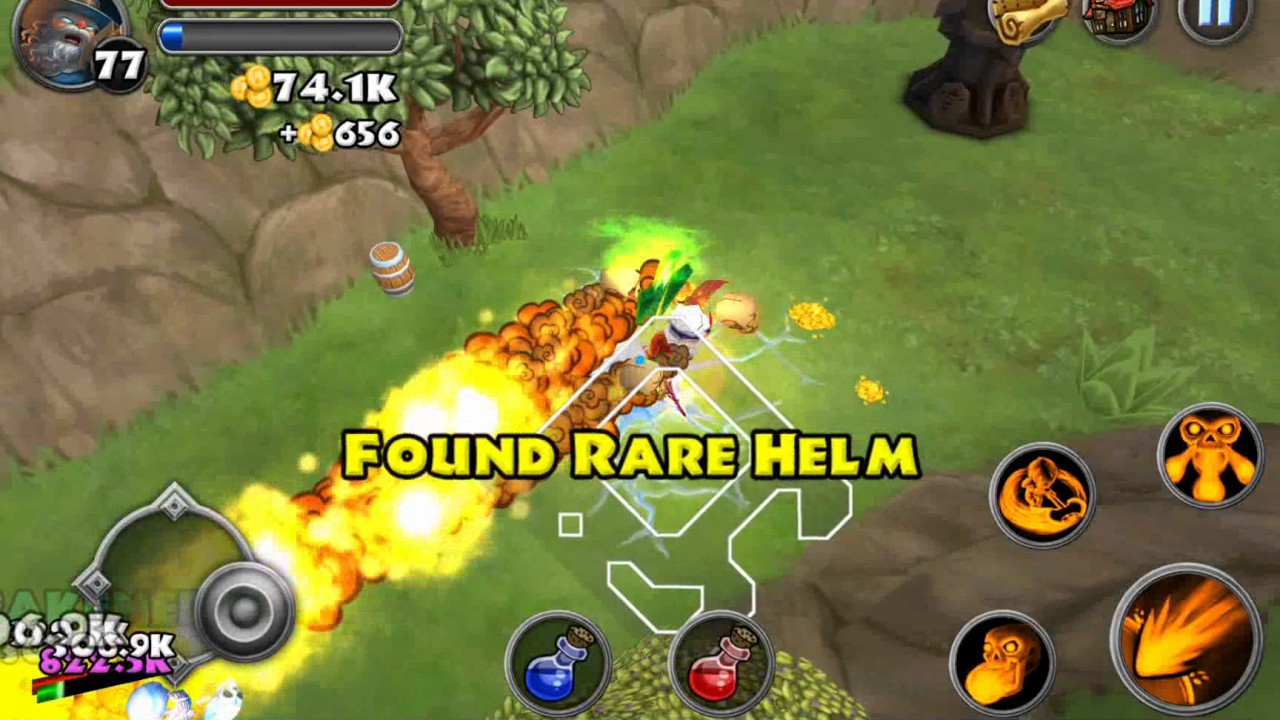Use the skull demon summon skill
Viewport: 1280px width, 720px height.
pyautogui.click(x=1209, y=456)
